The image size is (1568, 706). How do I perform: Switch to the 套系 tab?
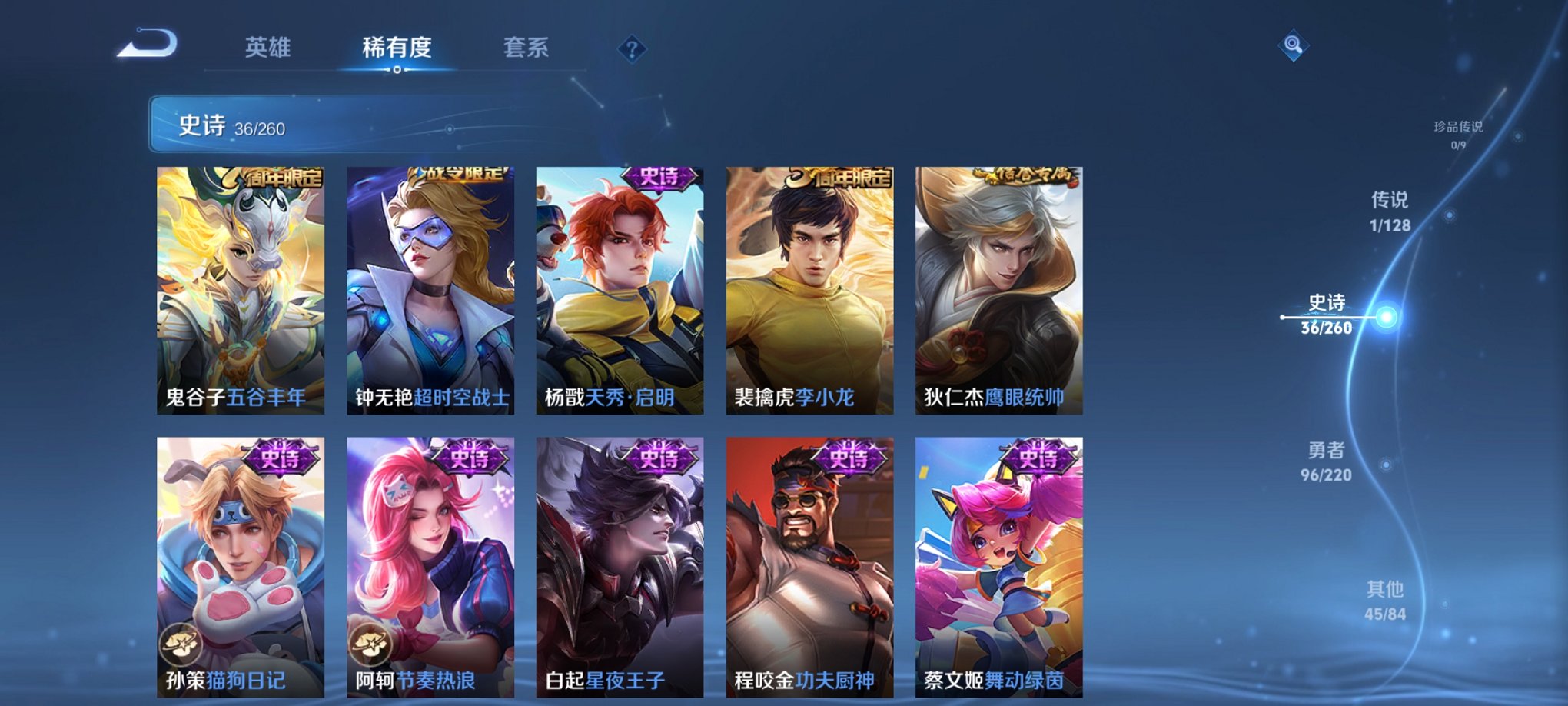click(x=523, y=48)
